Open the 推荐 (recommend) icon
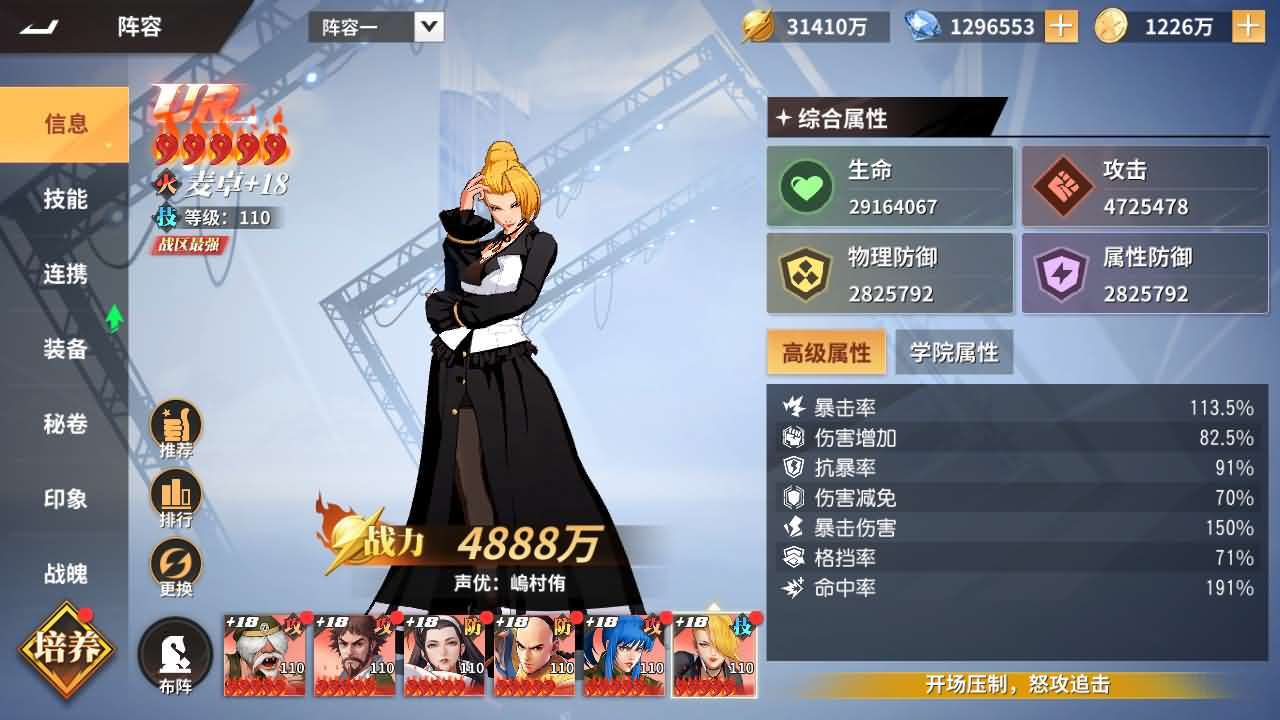Viewport: 1280px width, 720px height. point(175,426)
